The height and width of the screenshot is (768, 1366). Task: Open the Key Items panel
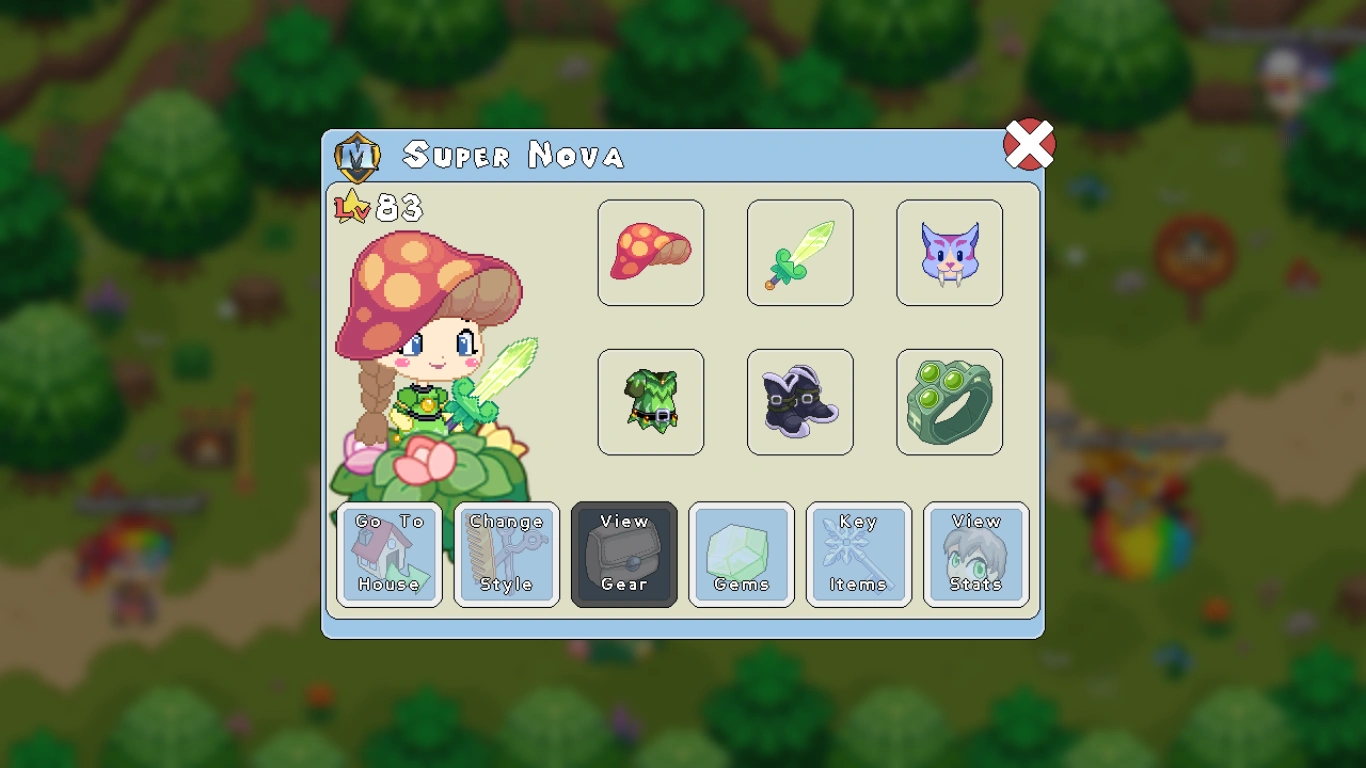click(858, 554)
